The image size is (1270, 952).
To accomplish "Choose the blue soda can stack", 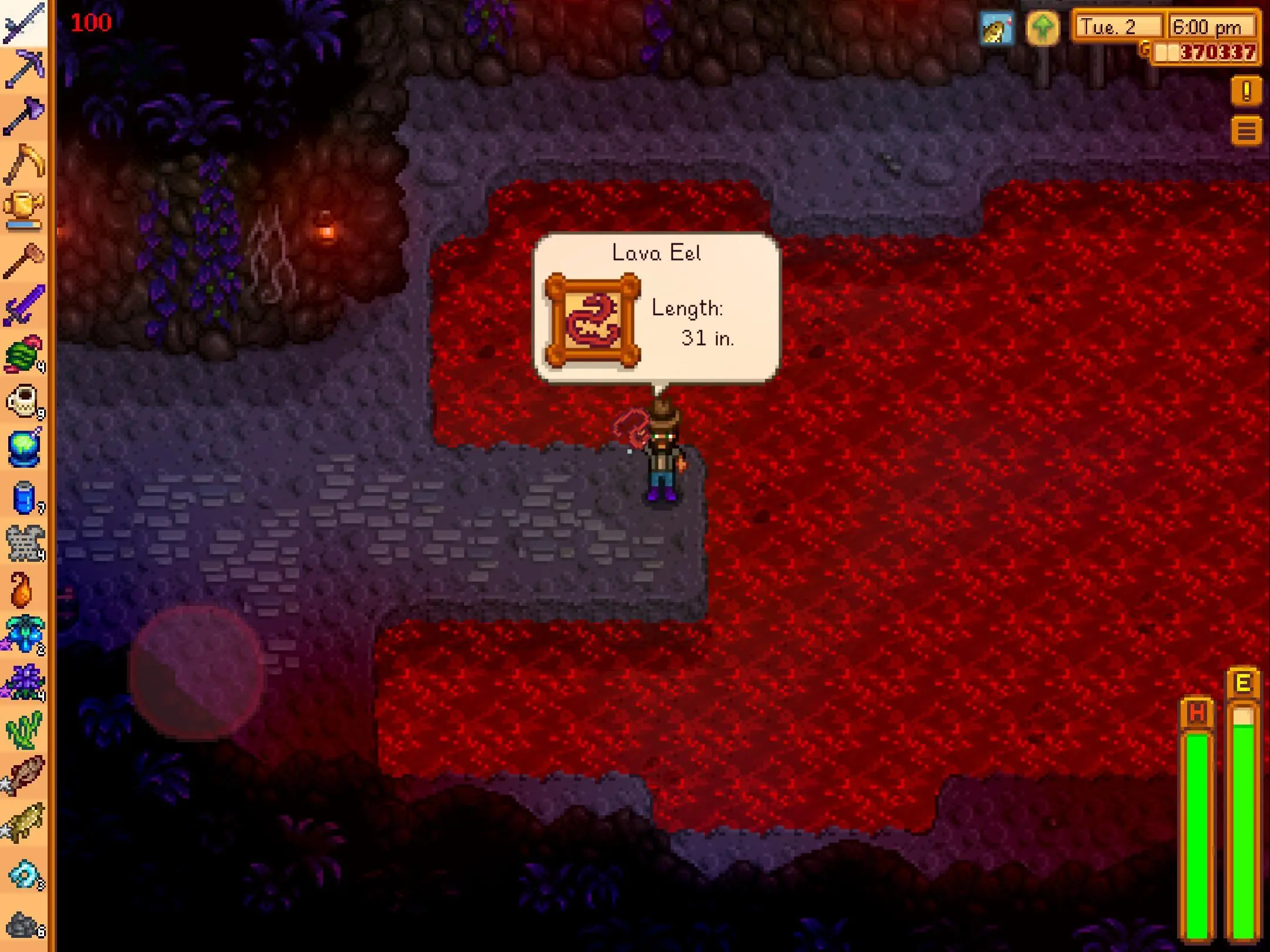I will click(25, 498).
